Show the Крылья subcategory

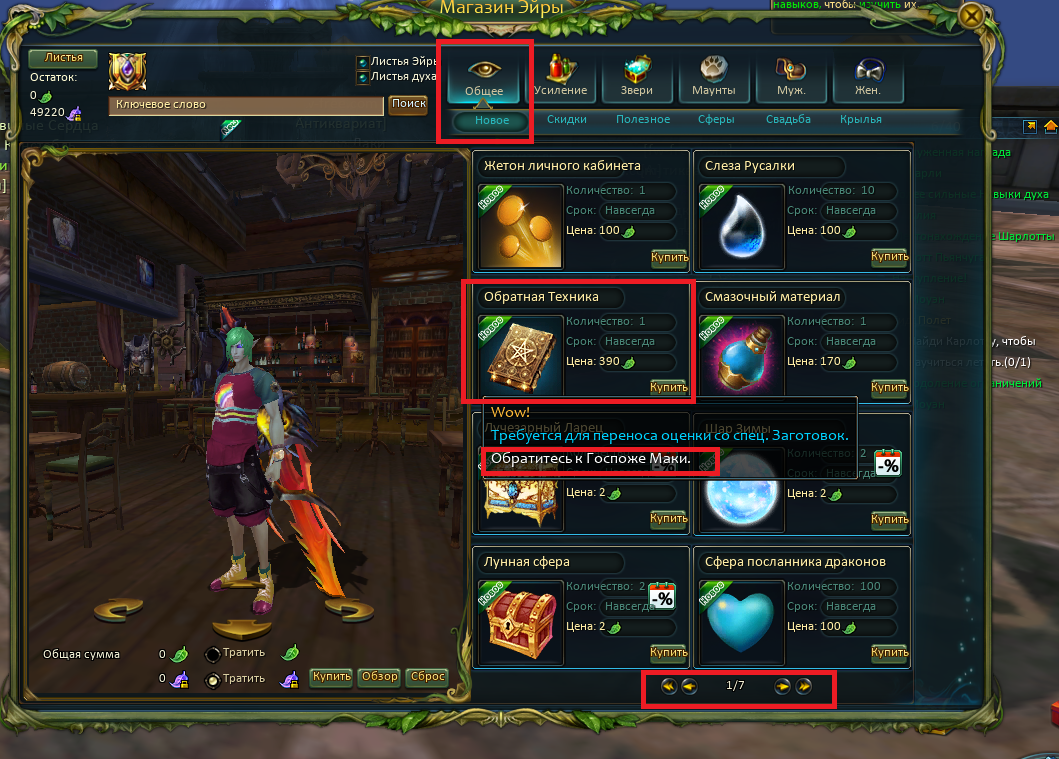point(862,120)
